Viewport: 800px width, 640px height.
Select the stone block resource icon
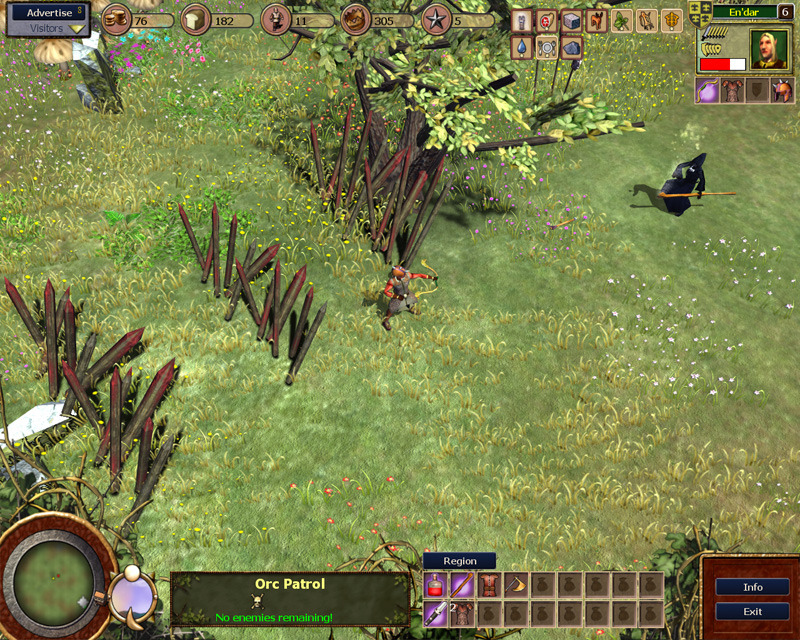click(571, 21)
